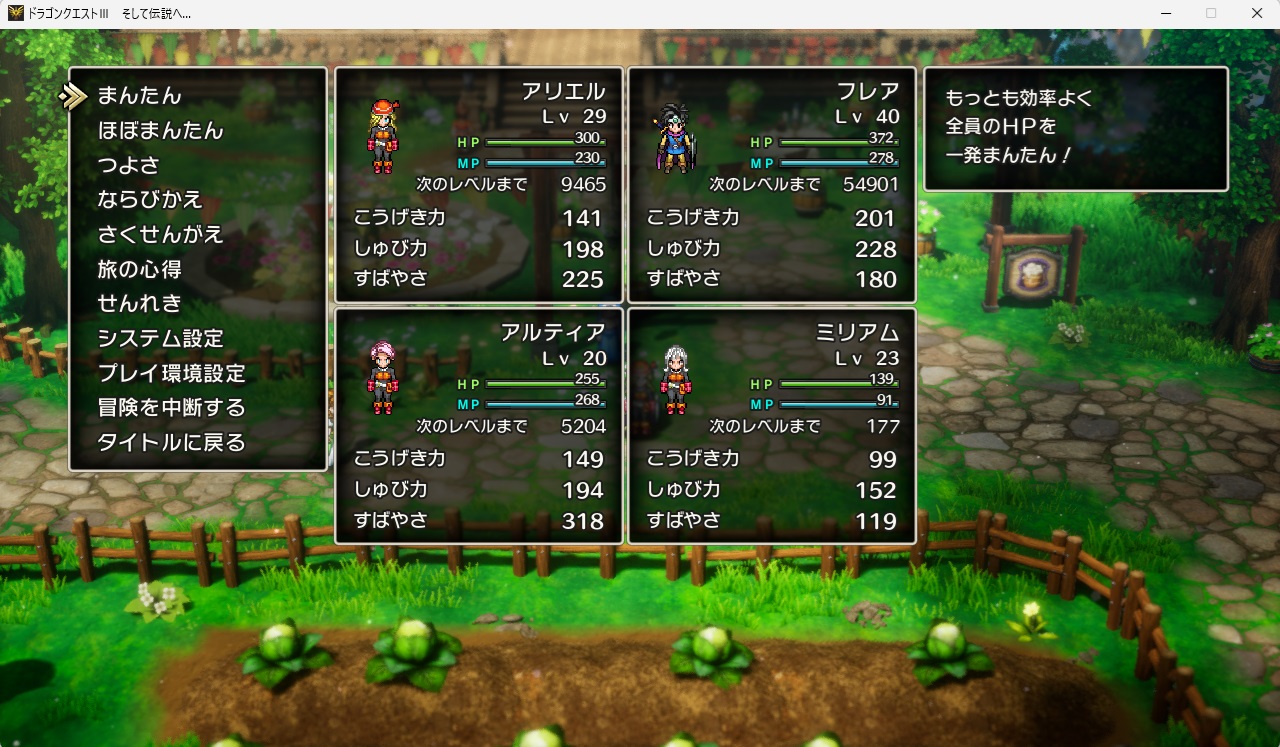Open プレイ環境設定 settings
This screenshot has height=747, width=1280.
[171, 373]
